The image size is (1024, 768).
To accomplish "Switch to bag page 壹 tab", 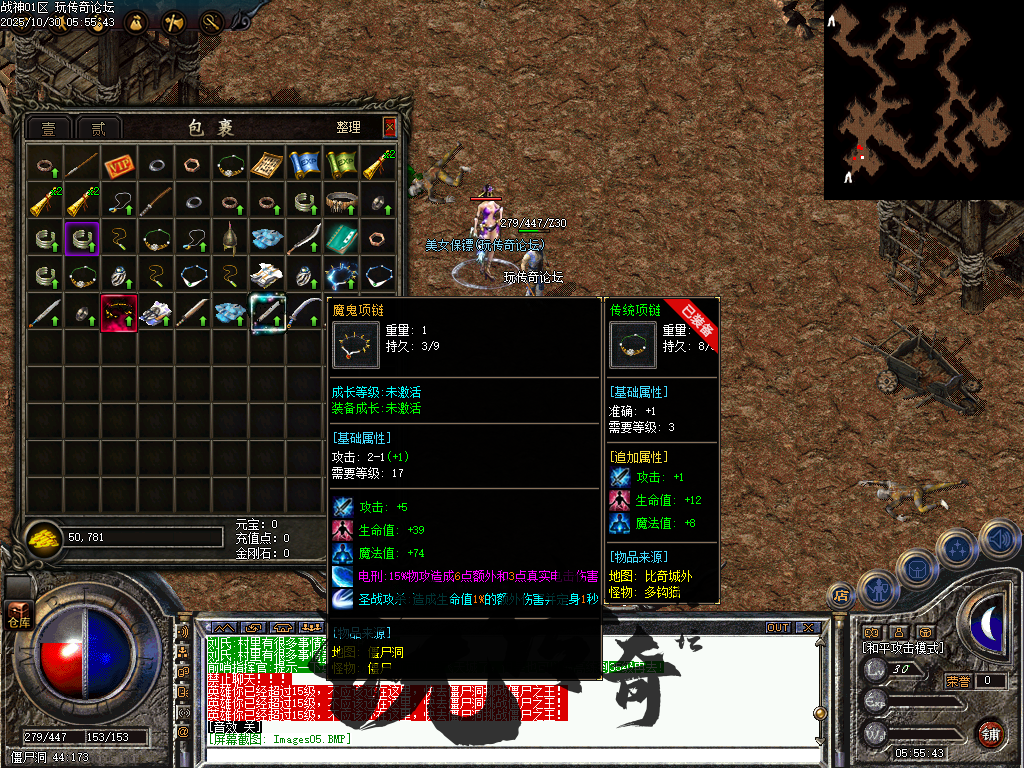I will point(48,128).
